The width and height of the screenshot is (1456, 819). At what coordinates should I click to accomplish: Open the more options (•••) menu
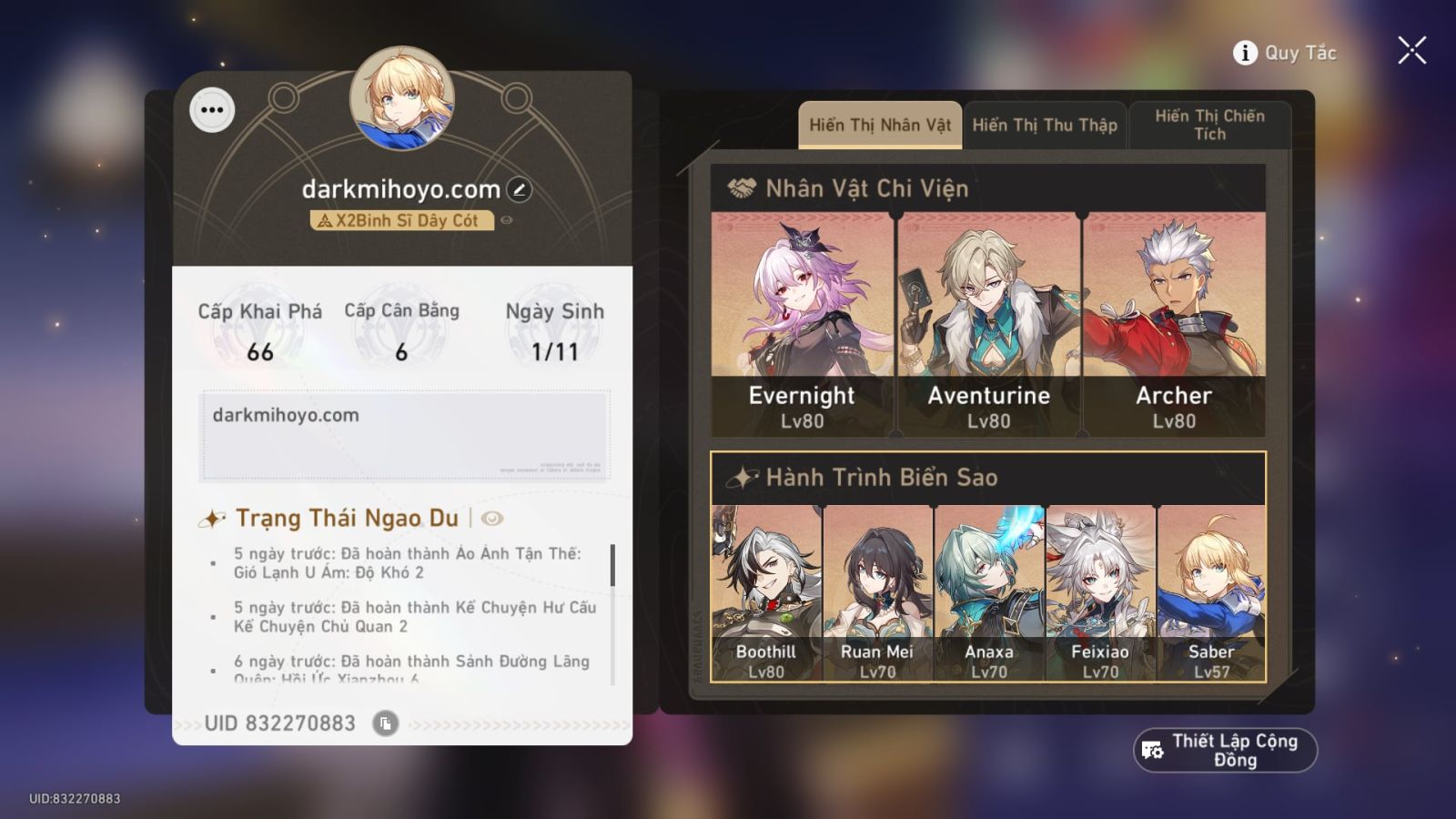[x=213, y=110]
